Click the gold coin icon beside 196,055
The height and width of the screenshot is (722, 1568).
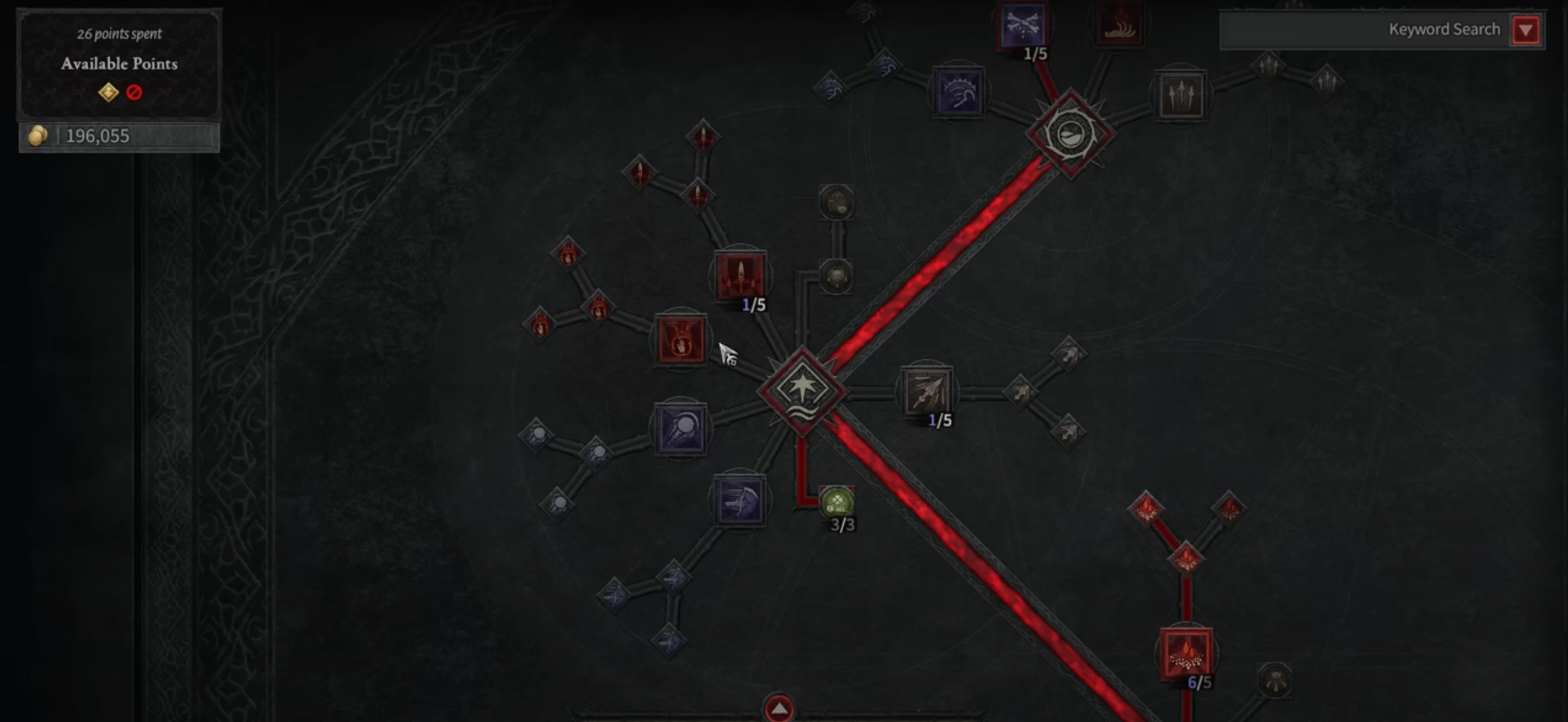coord(36,136)
